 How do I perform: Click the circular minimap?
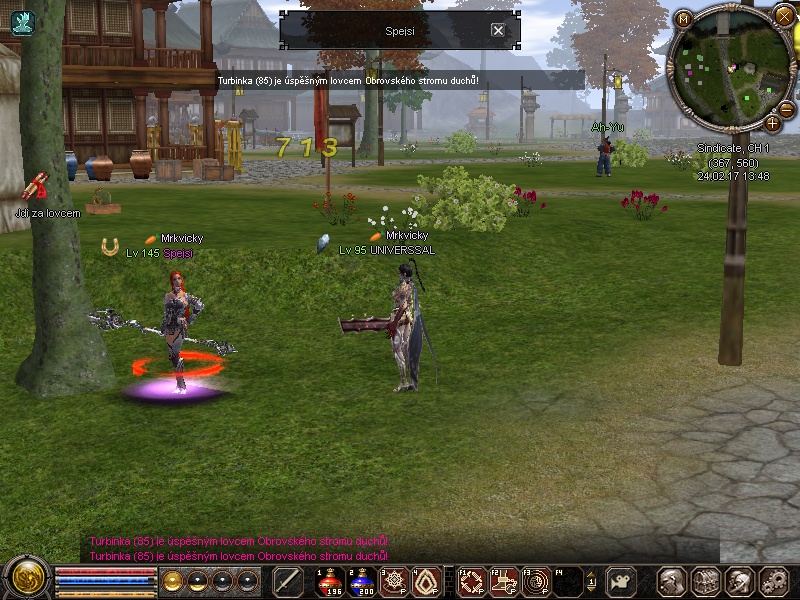[x=730, y=68]
